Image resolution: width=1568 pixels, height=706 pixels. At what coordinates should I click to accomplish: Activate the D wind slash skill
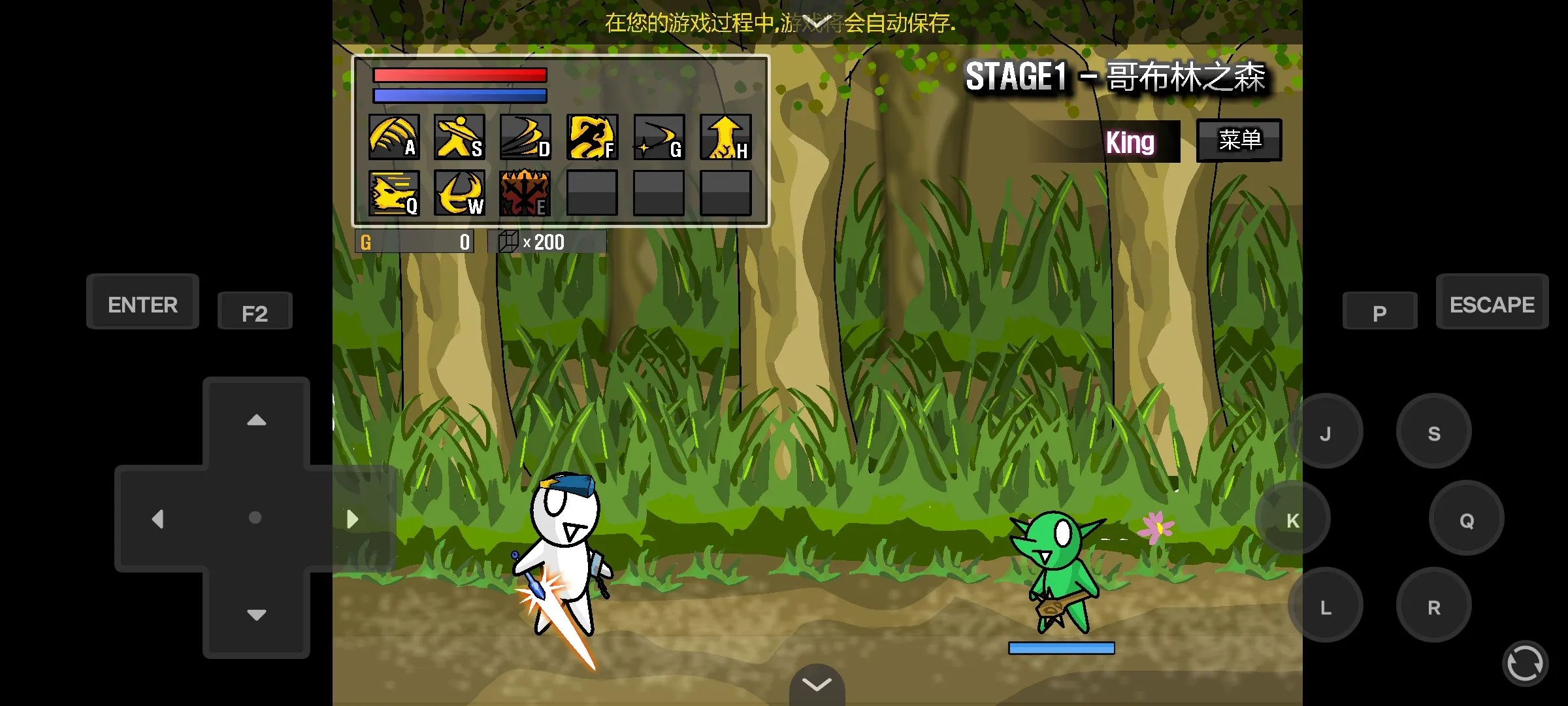point(526,137)
